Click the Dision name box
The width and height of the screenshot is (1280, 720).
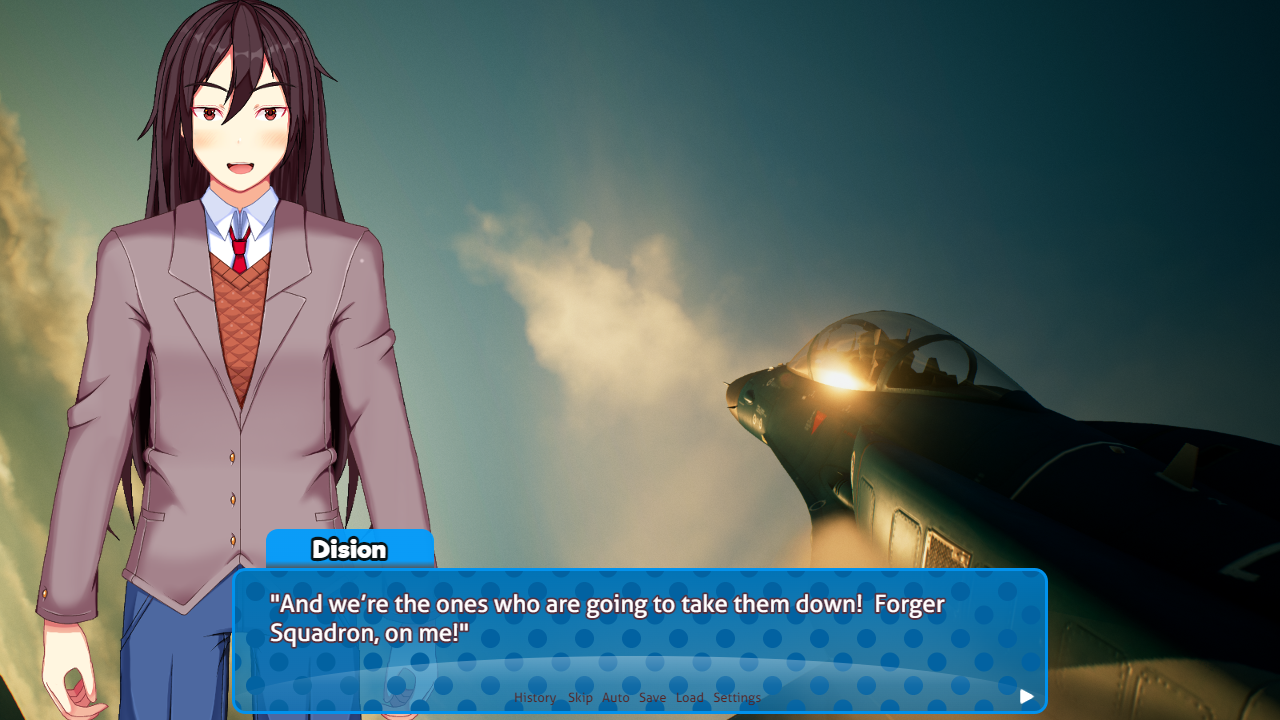tap(349, 549)
